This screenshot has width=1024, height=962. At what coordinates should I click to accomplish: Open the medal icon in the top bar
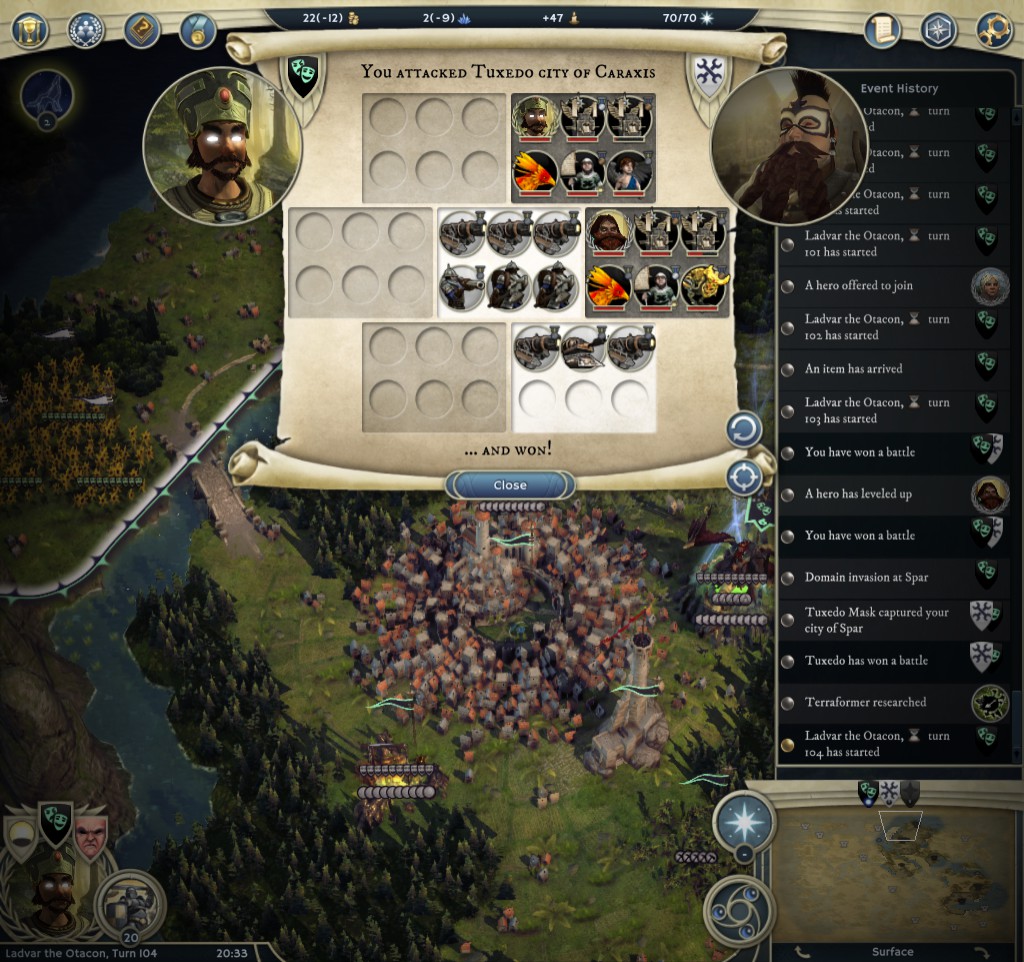tap(198, 30)
